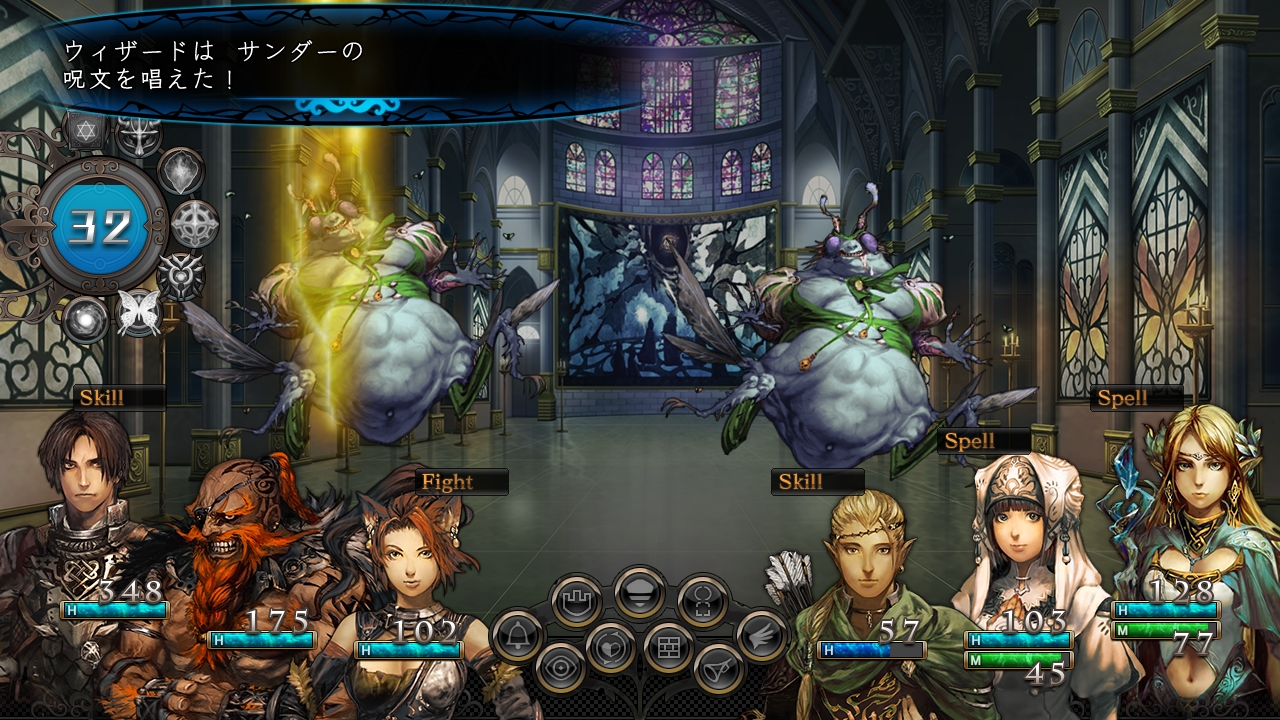
Task: Select the person target bracket icon
Action: [701, 601]
